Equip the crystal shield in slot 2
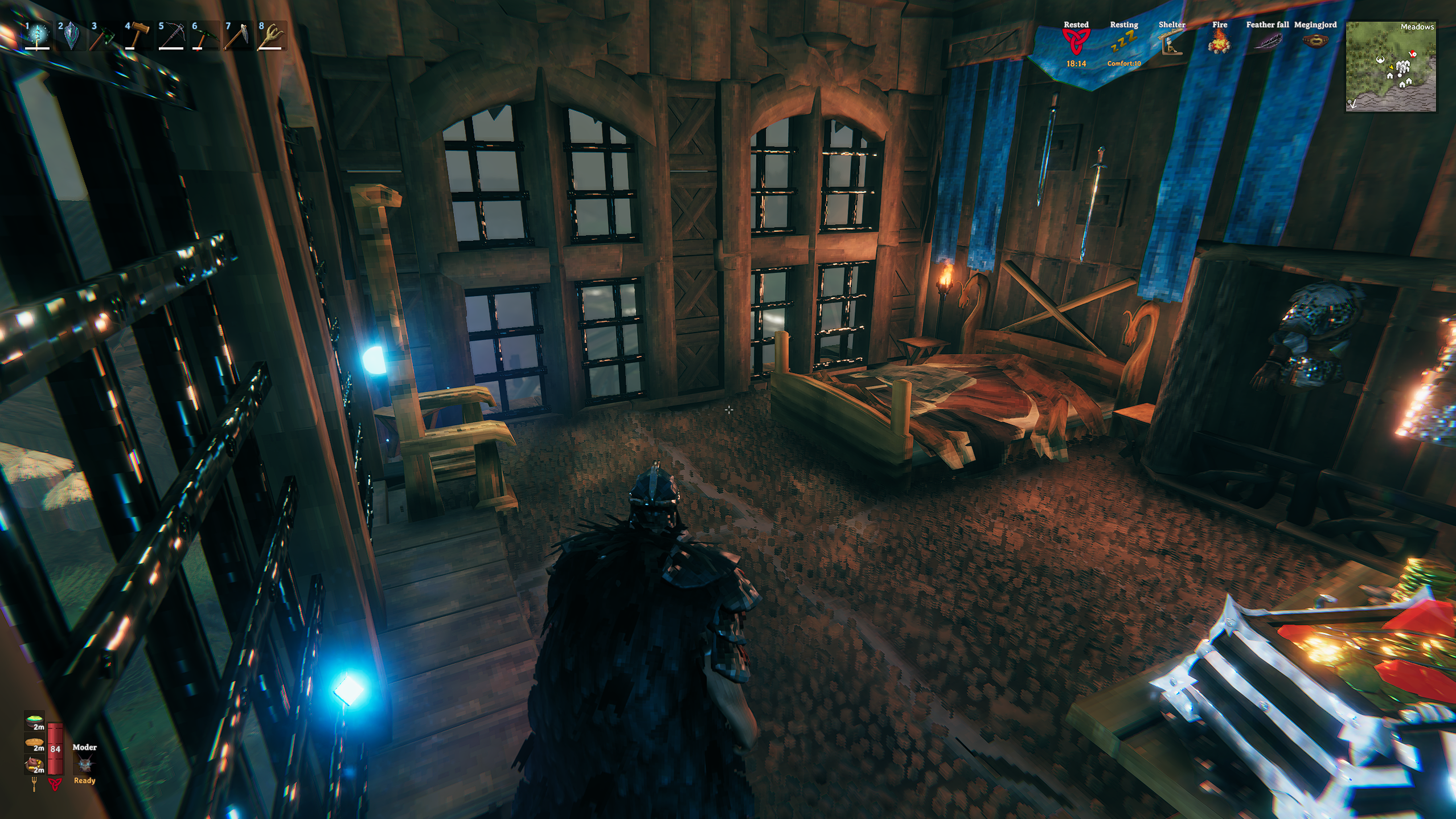Image resolution: width=1456 pixels, height=819 pixels. click(x=71, y=36)
